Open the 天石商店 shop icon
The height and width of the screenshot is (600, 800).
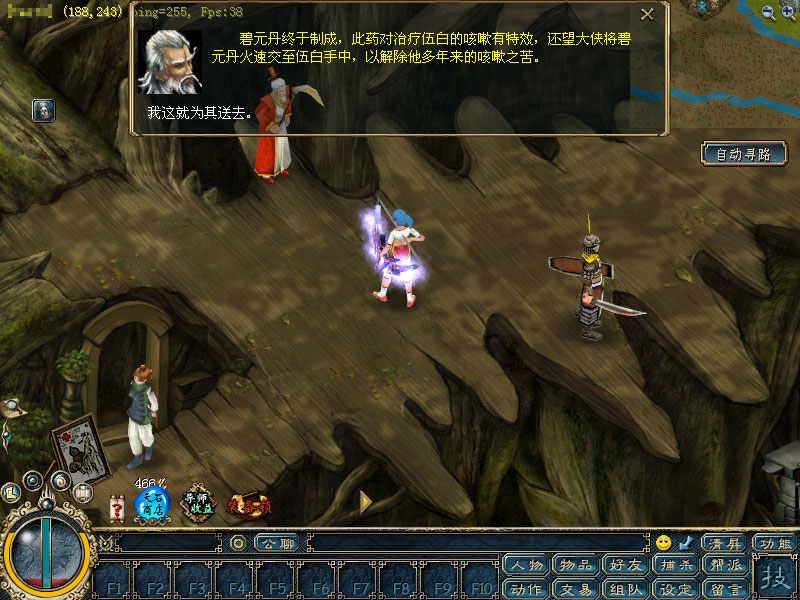click(152, 502)
